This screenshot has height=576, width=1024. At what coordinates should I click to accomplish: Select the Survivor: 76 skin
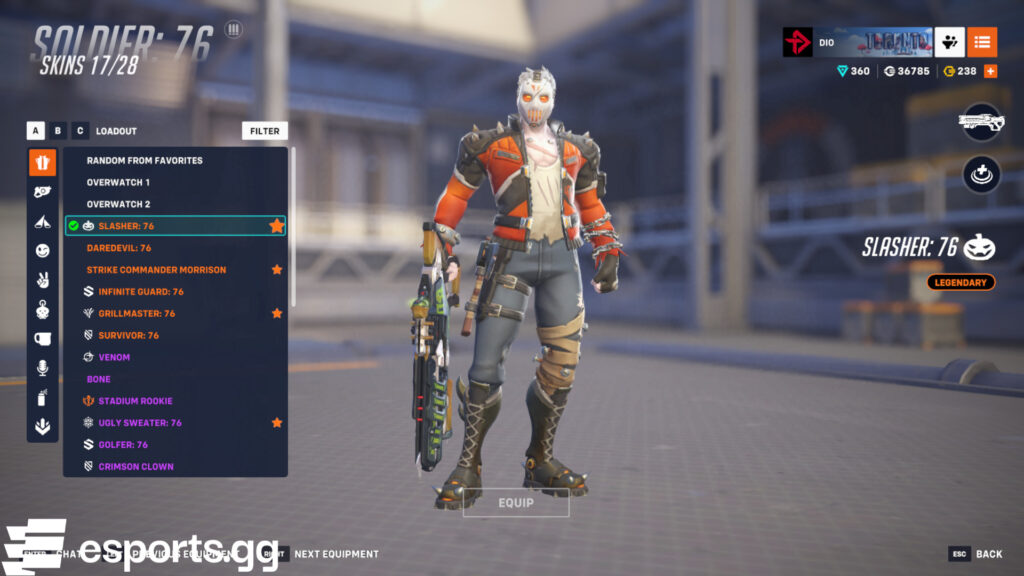click(x=128, y=336)
